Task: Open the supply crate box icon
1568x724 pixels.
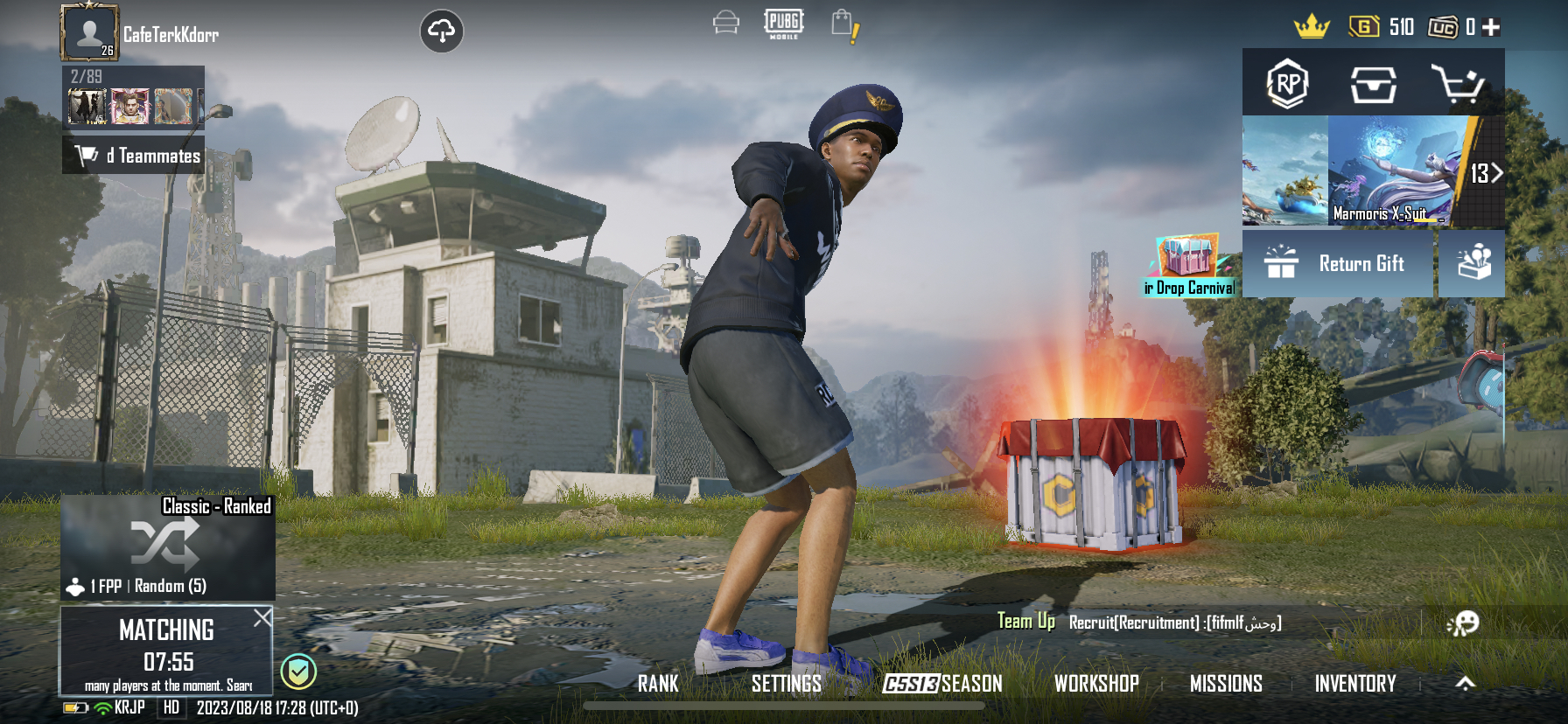Action: [1372, 84]
